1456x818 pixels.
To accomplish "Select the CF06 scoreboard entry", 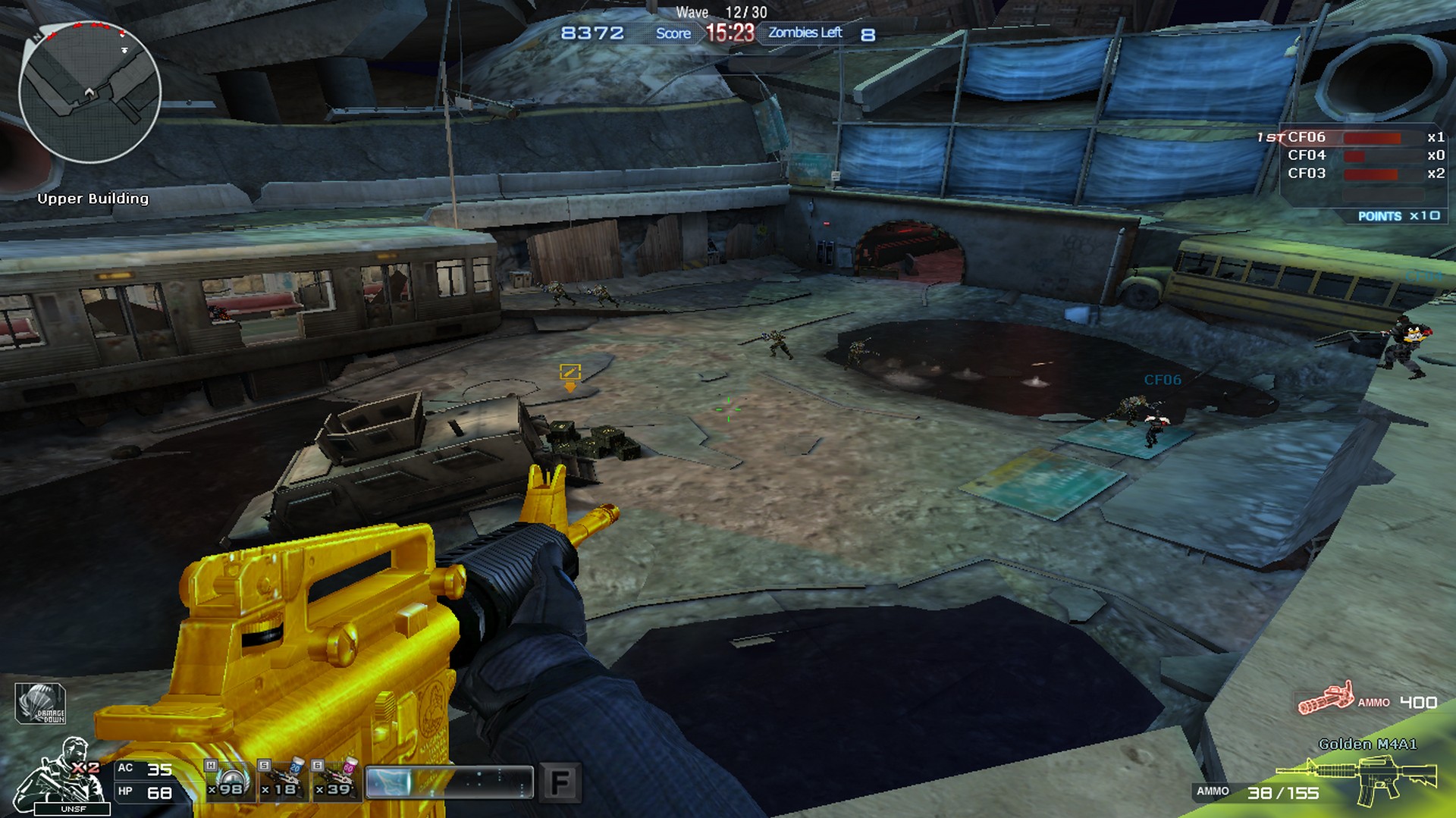I will coord(1306,137).
